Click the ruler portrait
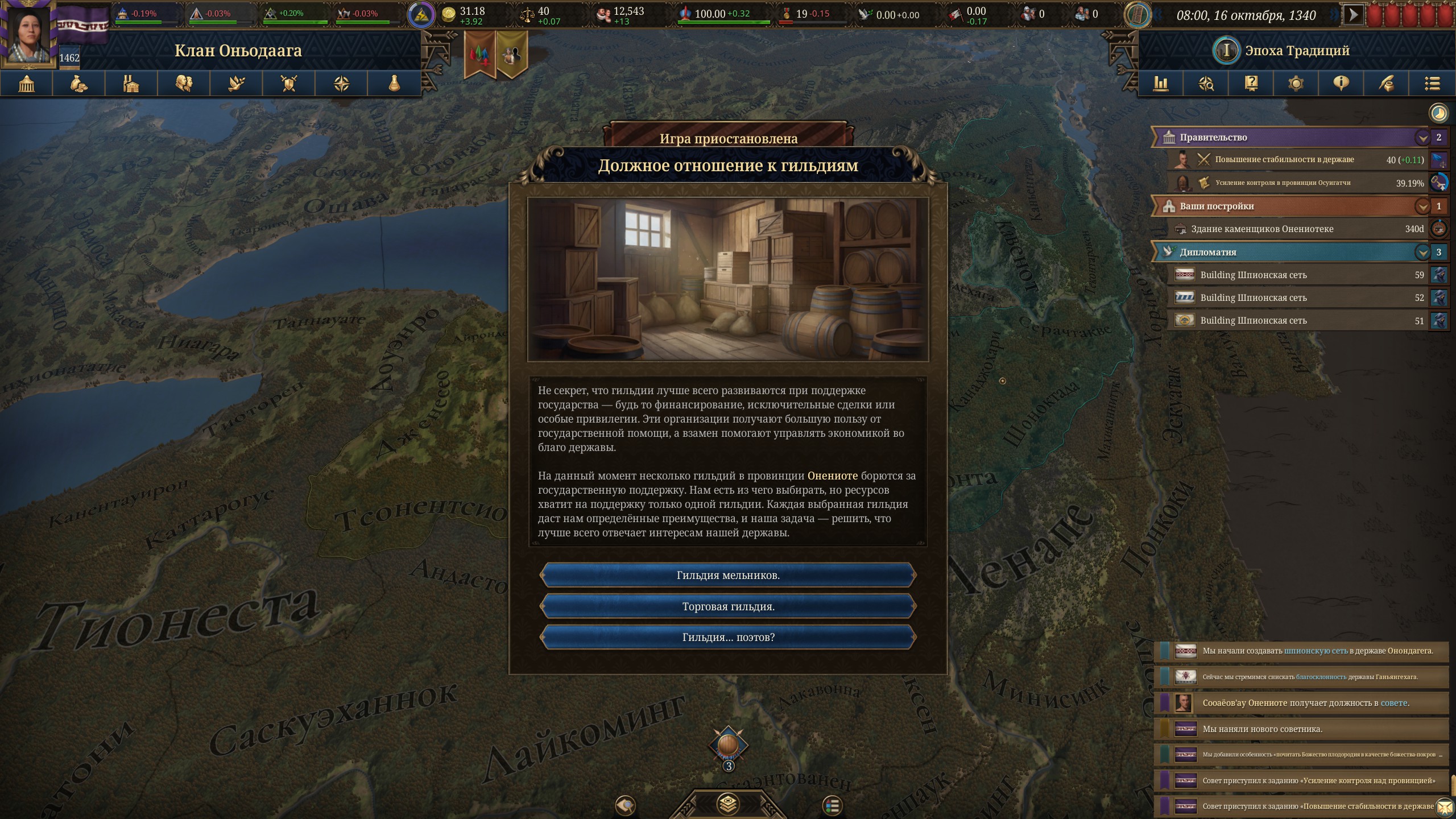Screen dimensions: 1456x819 pyautogui.click(x=28, y=33)
